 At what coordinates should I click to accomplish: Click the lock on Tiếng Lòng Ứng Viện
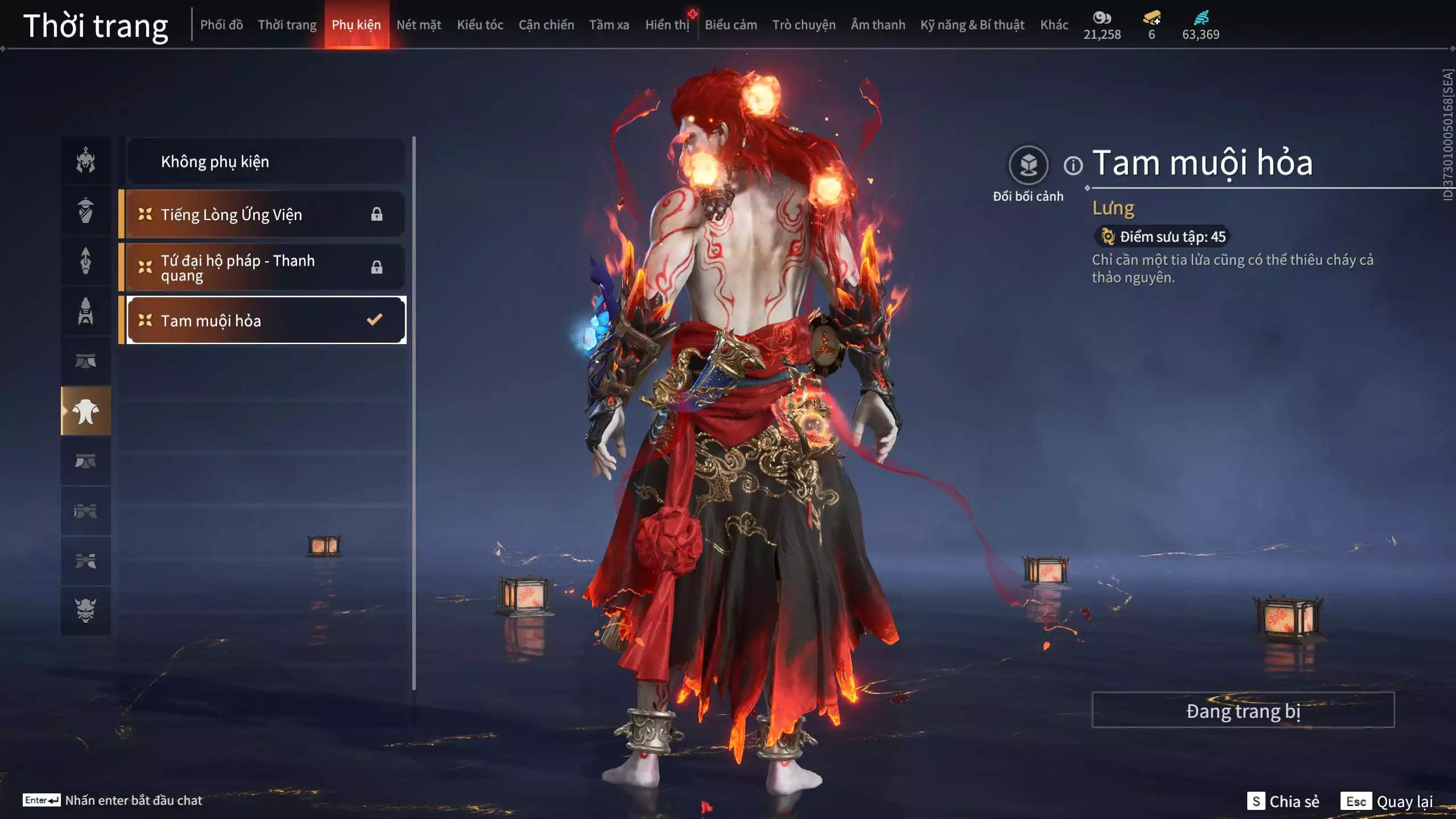(x=375, y=214)
